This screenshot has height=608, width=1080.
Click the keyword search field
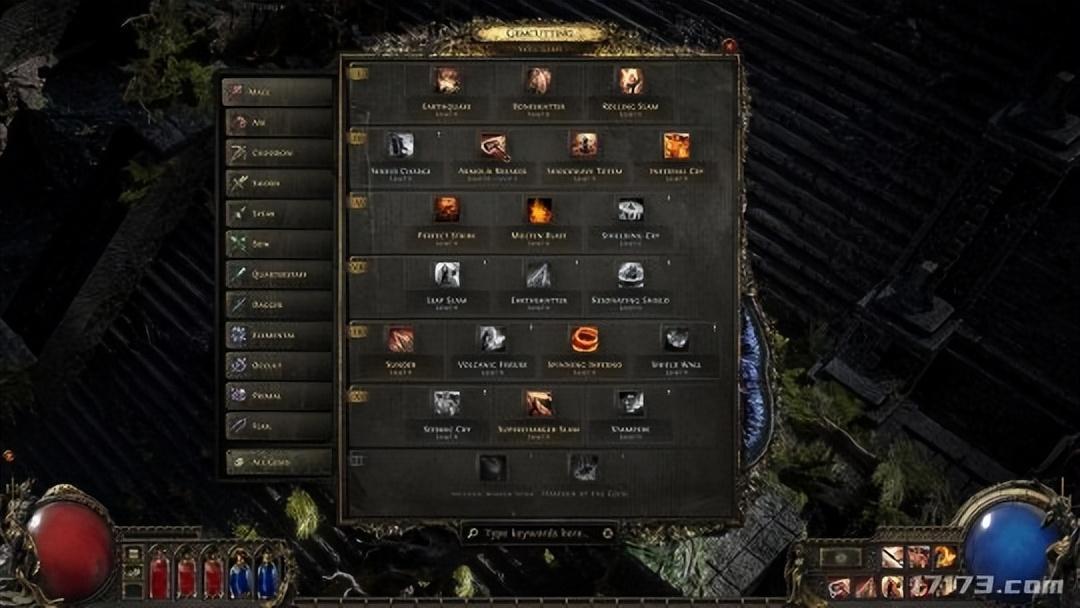[x=540, y=533]
